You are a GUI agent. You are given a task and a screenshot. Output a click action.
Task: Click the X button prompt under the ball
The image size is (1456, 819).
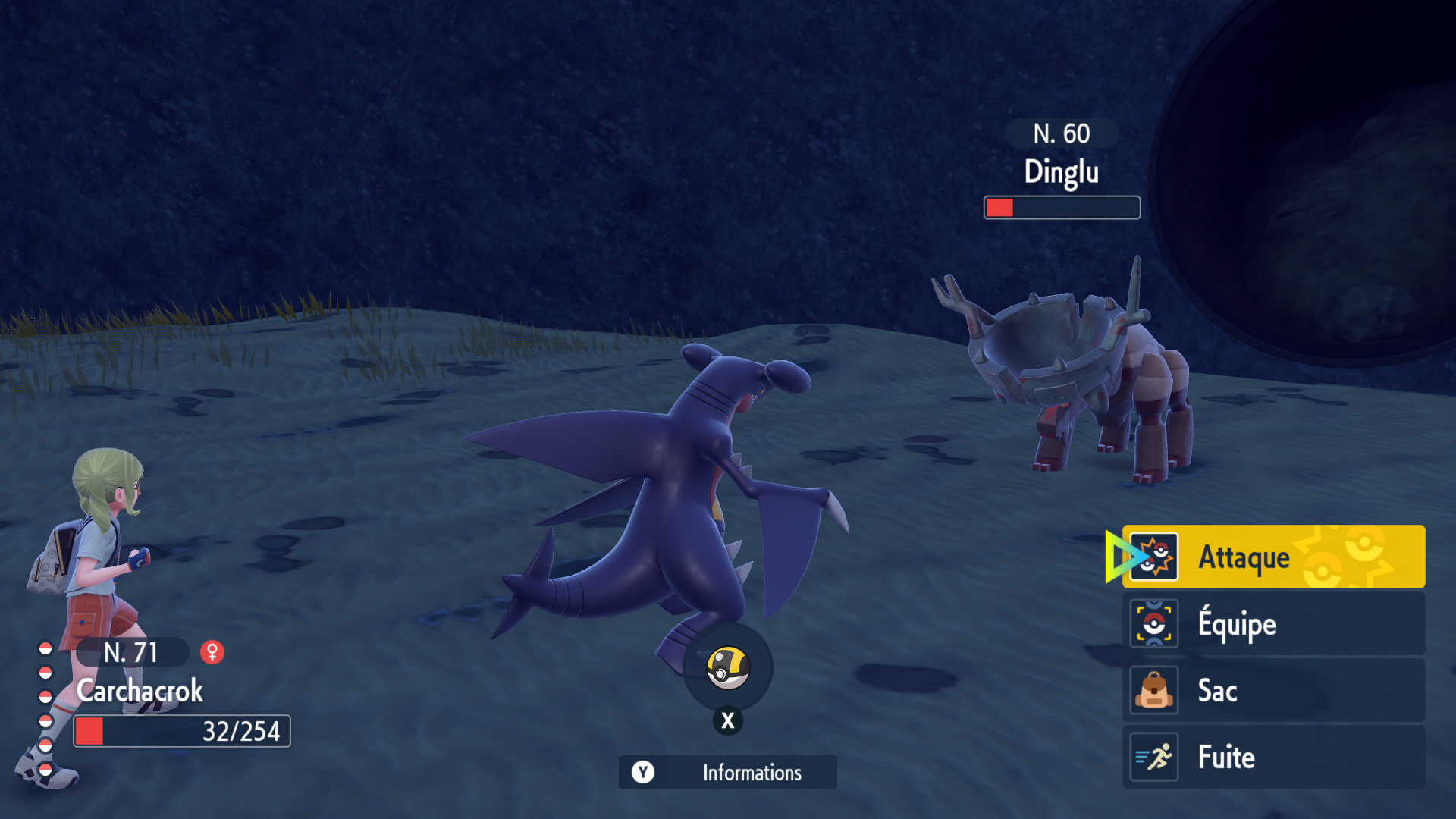727,720
